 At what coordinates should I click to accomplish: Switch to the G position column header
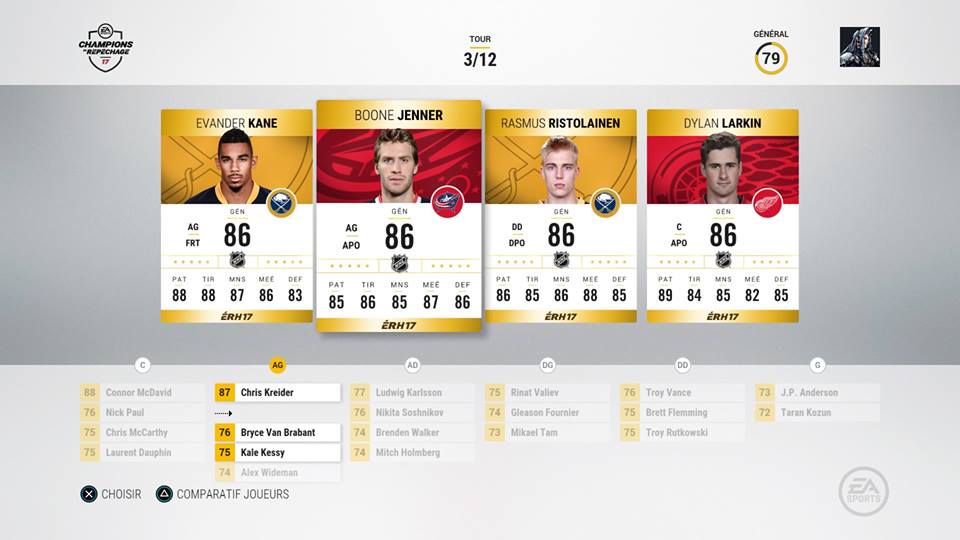[x=818, y=366]
